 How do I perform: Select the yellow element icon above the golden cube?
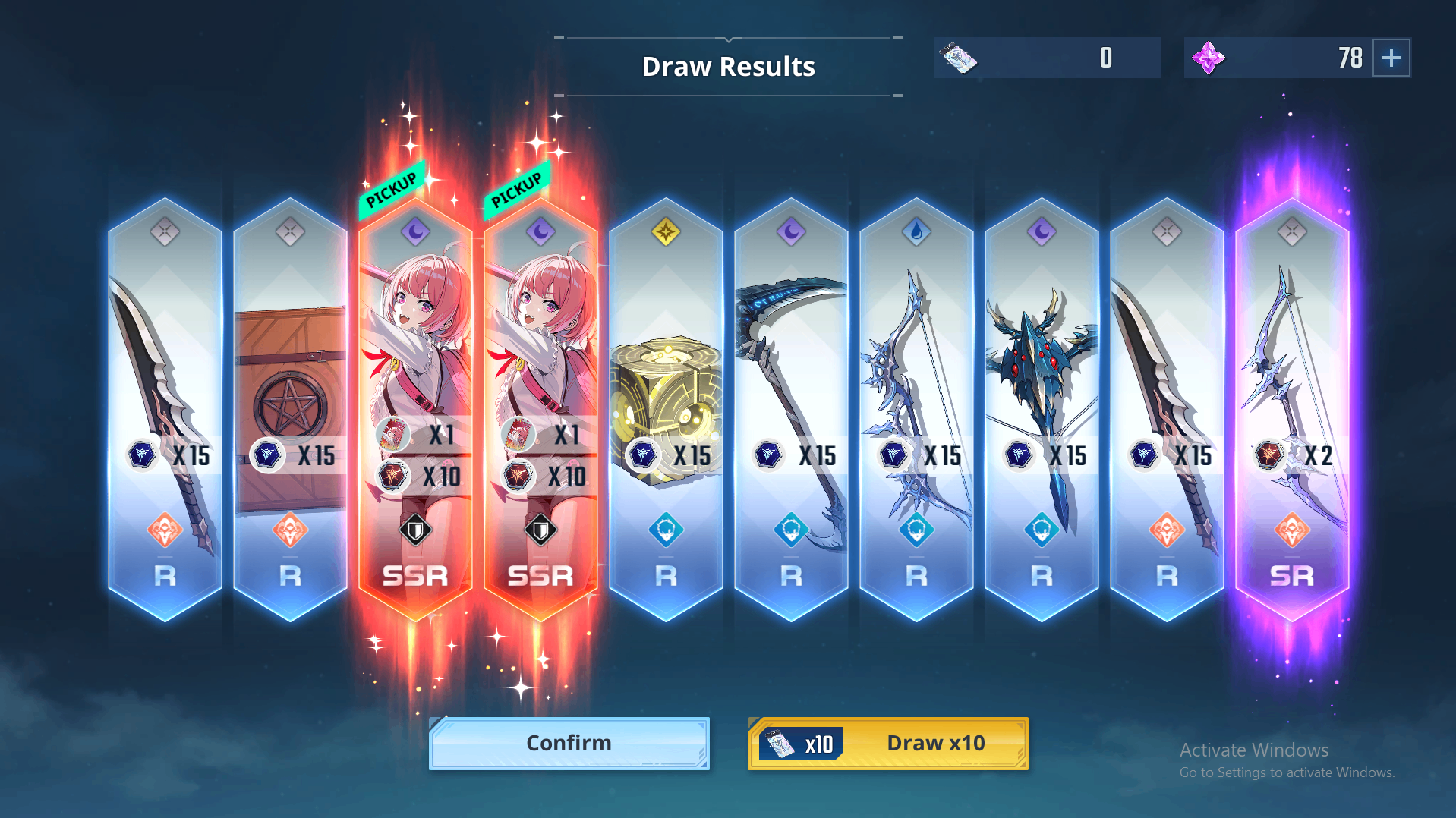click(667, 233)
